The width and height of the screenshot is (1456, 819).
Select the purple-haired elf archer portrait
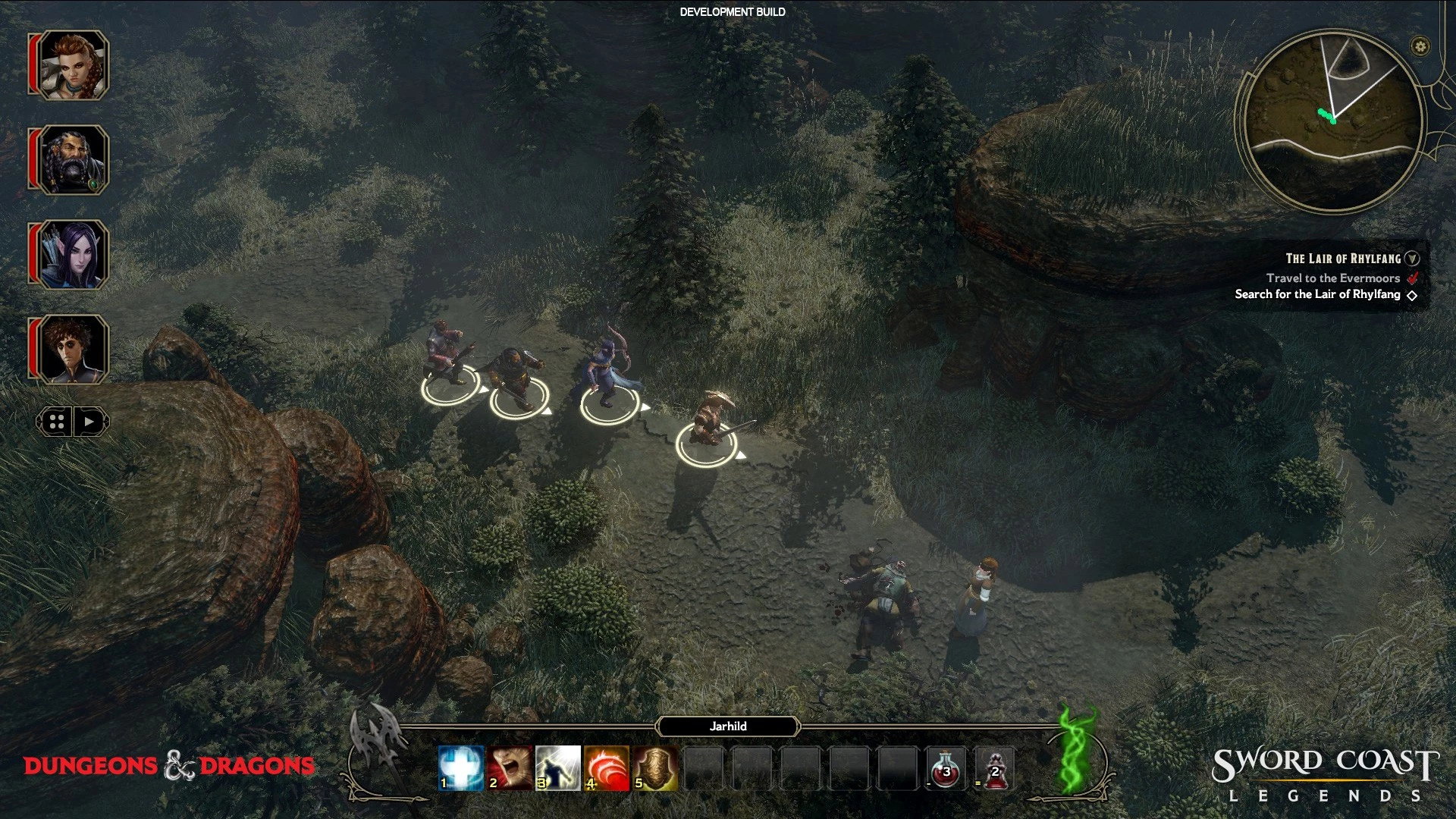tap(73, 255)
